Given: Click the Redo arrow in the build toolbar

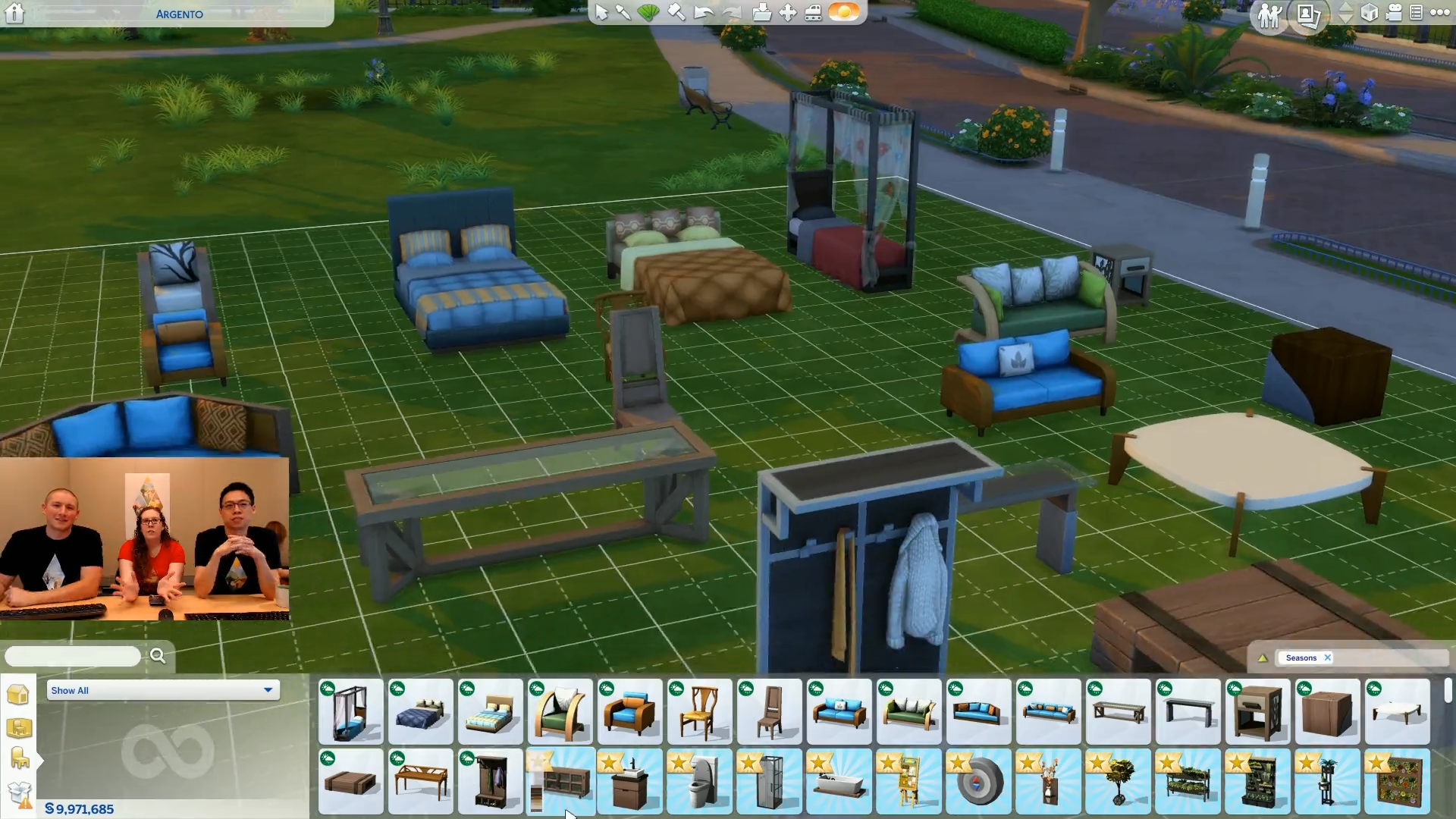Looking at the screenshot, I should tap(731, 13).
